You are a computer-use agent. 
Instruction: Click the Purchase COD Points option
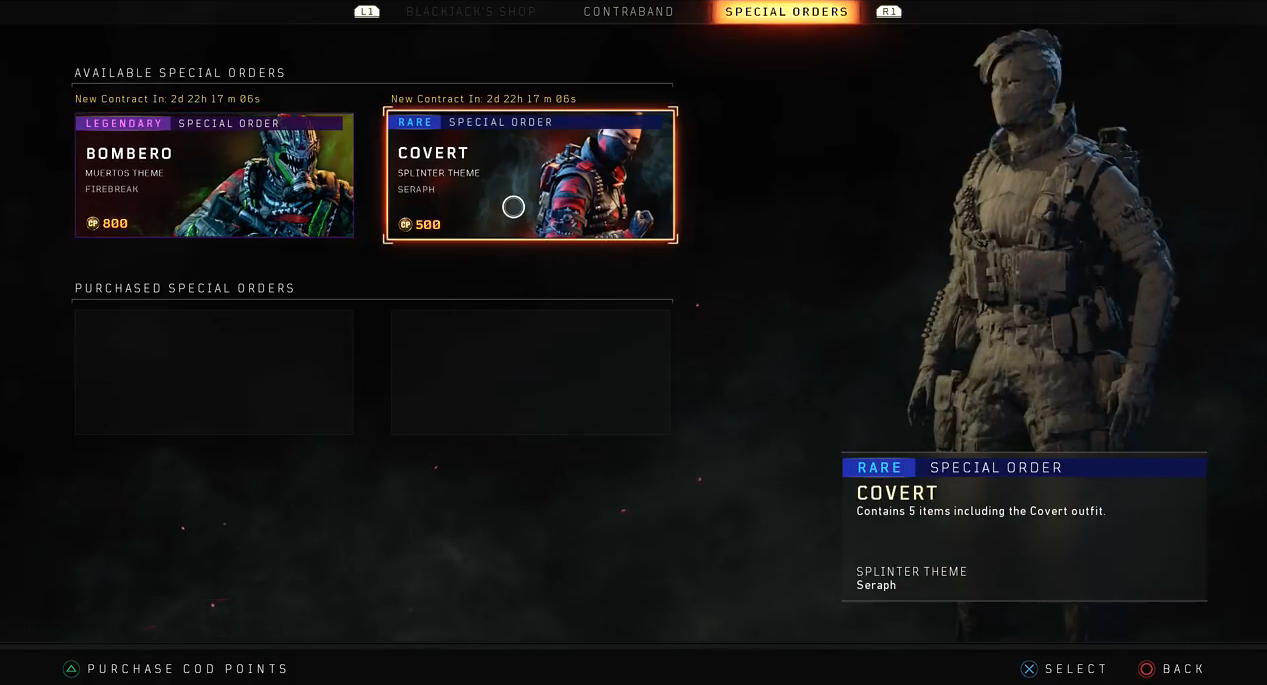coord(177,669)
